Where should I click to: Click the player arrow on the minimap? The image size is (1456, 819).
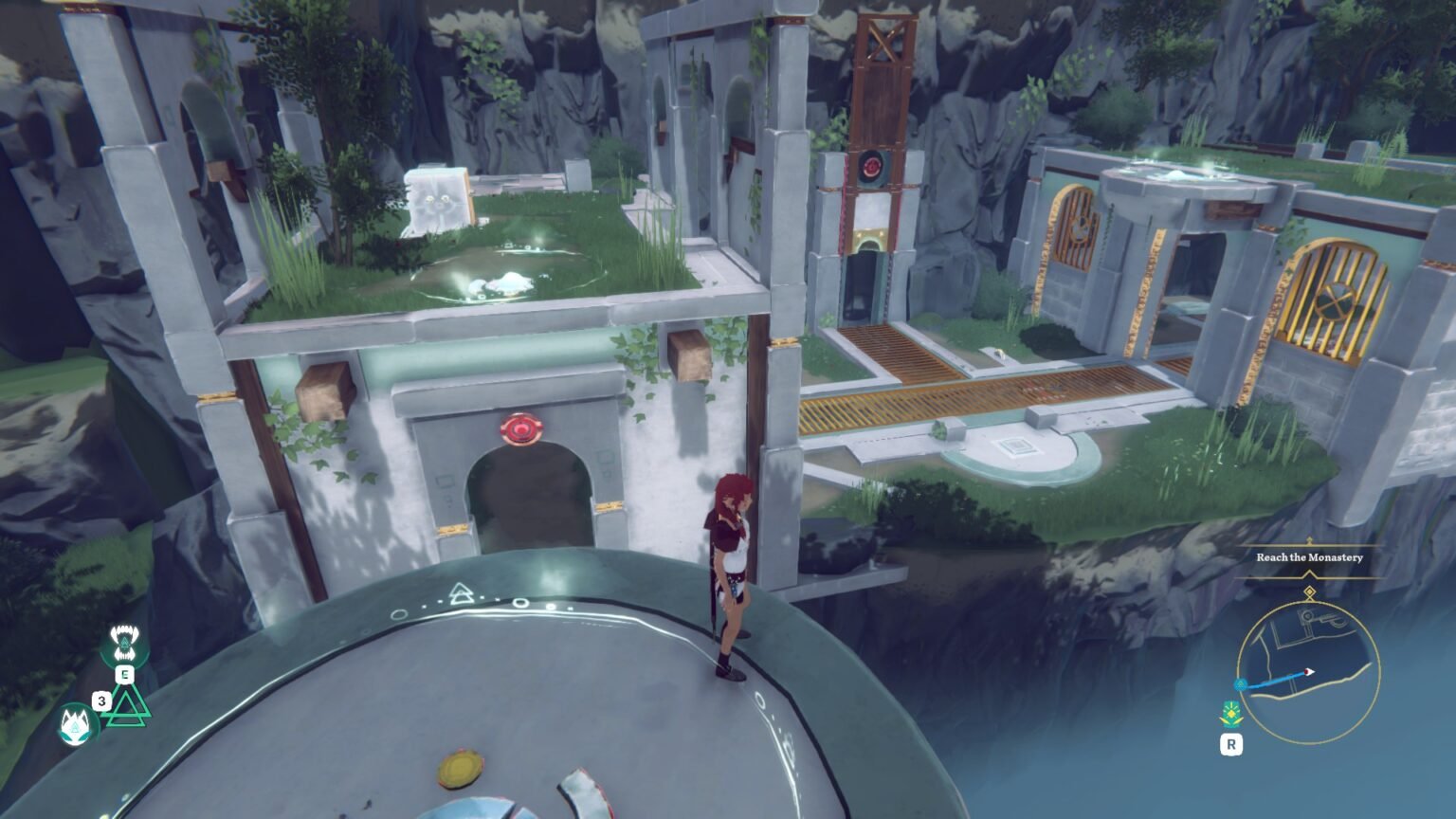tap(1308, 672)
